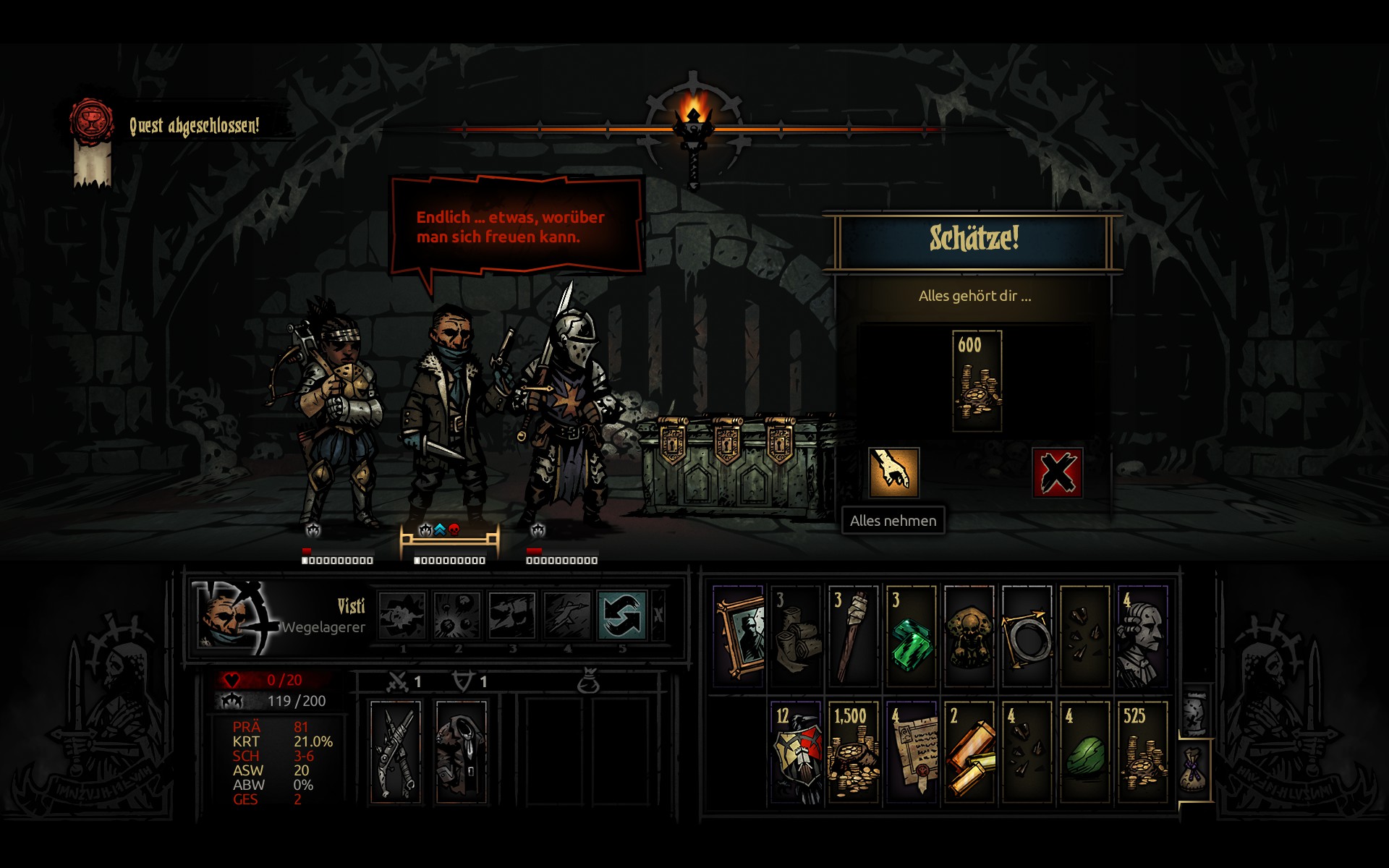1389x868 pixels.
Task: Switch to the inventory bag tab
Action: (x=1194, y=768)
